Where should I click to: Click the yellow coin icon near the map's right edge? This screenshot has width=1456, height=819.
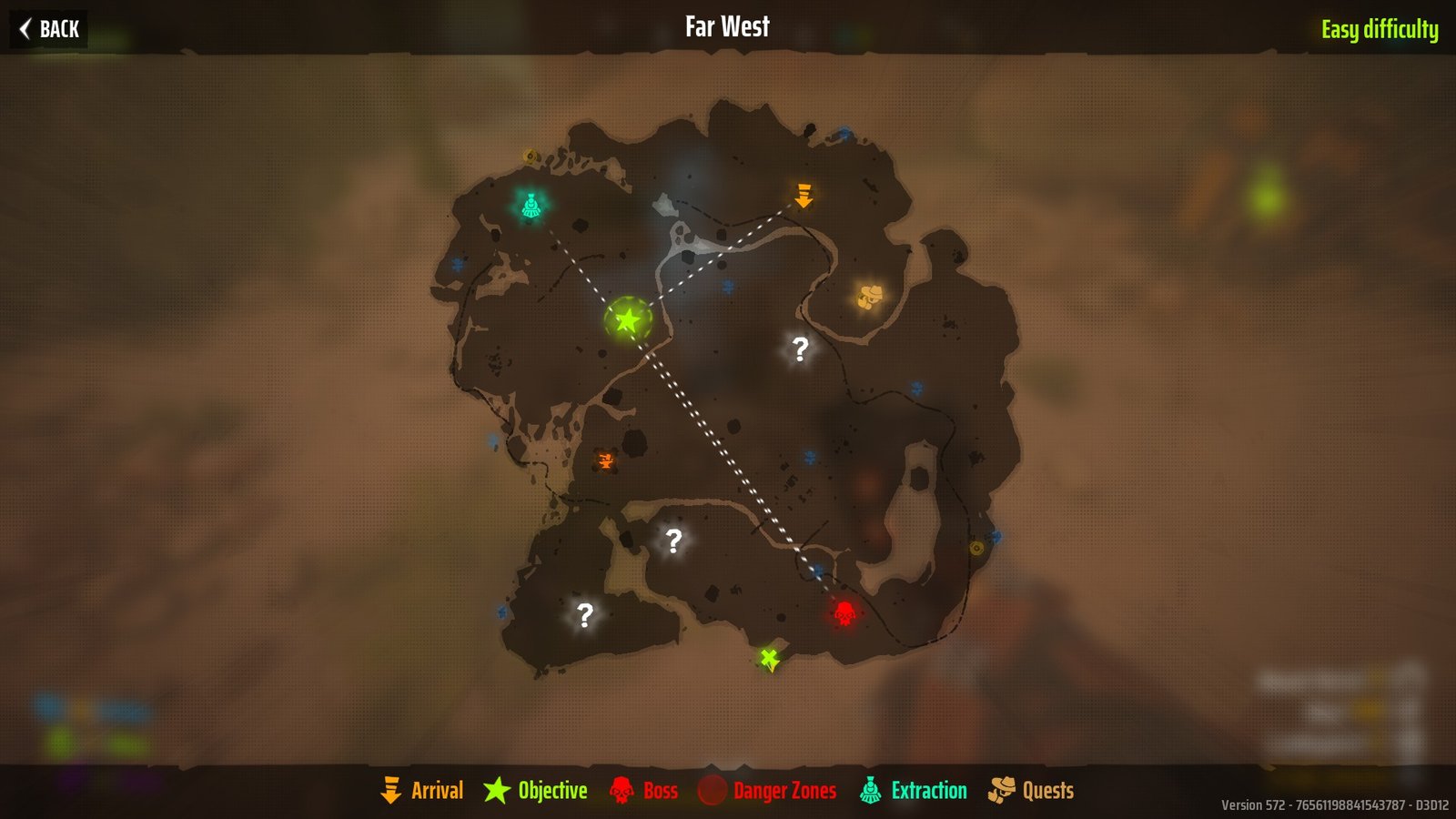click(976, 548)
